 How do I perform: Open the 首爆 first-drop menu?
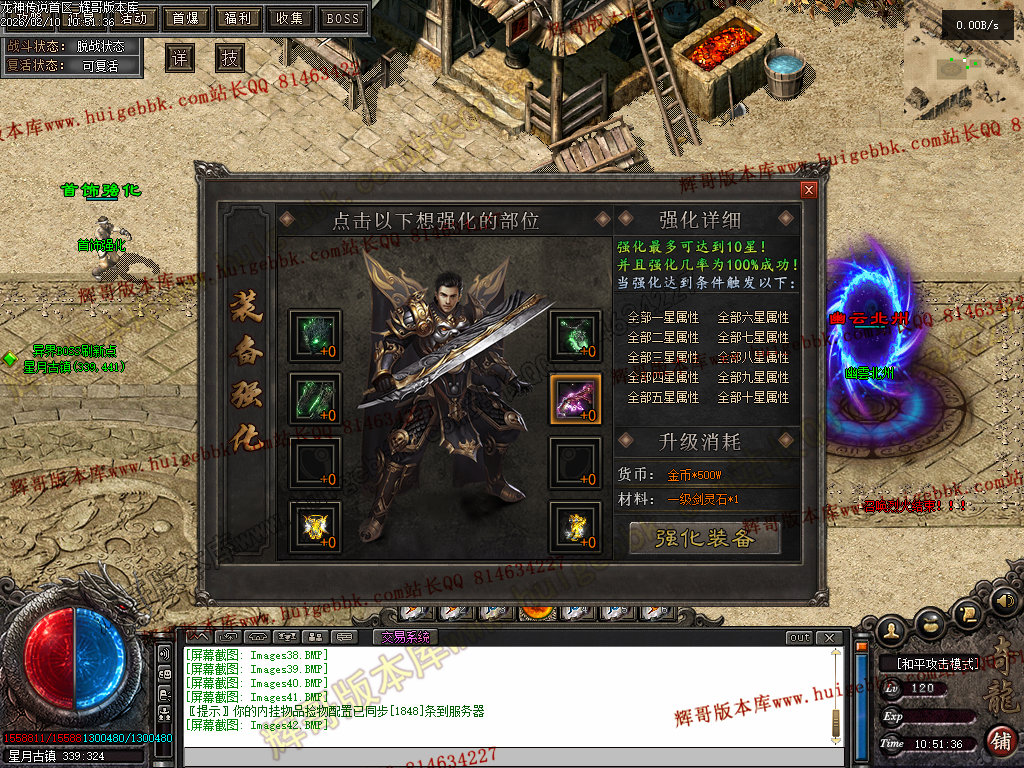pos(185,18)
